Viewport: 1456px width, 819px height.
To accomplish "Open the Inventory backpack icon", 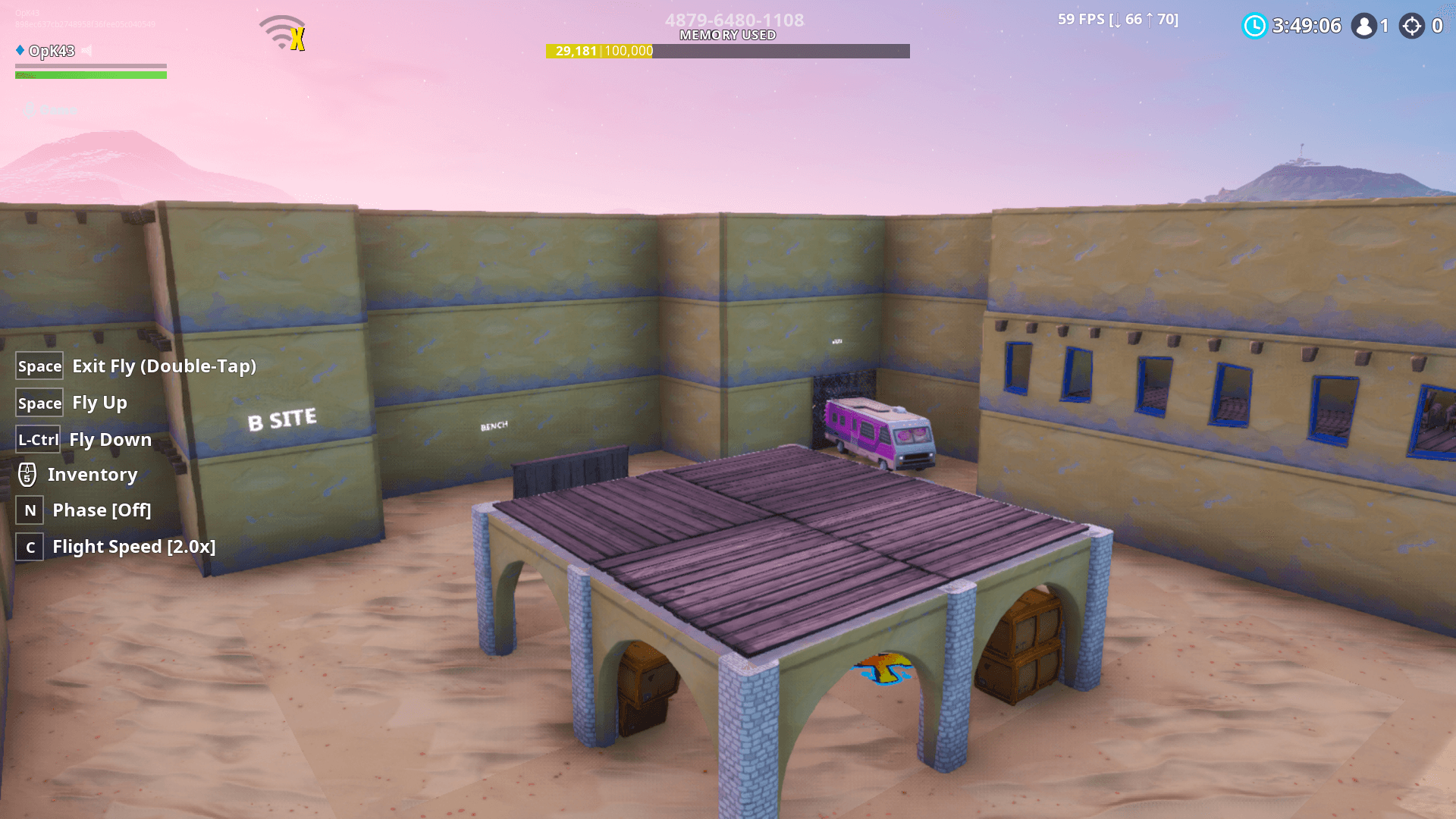I will pyautogui.click(x=27, y=475).
